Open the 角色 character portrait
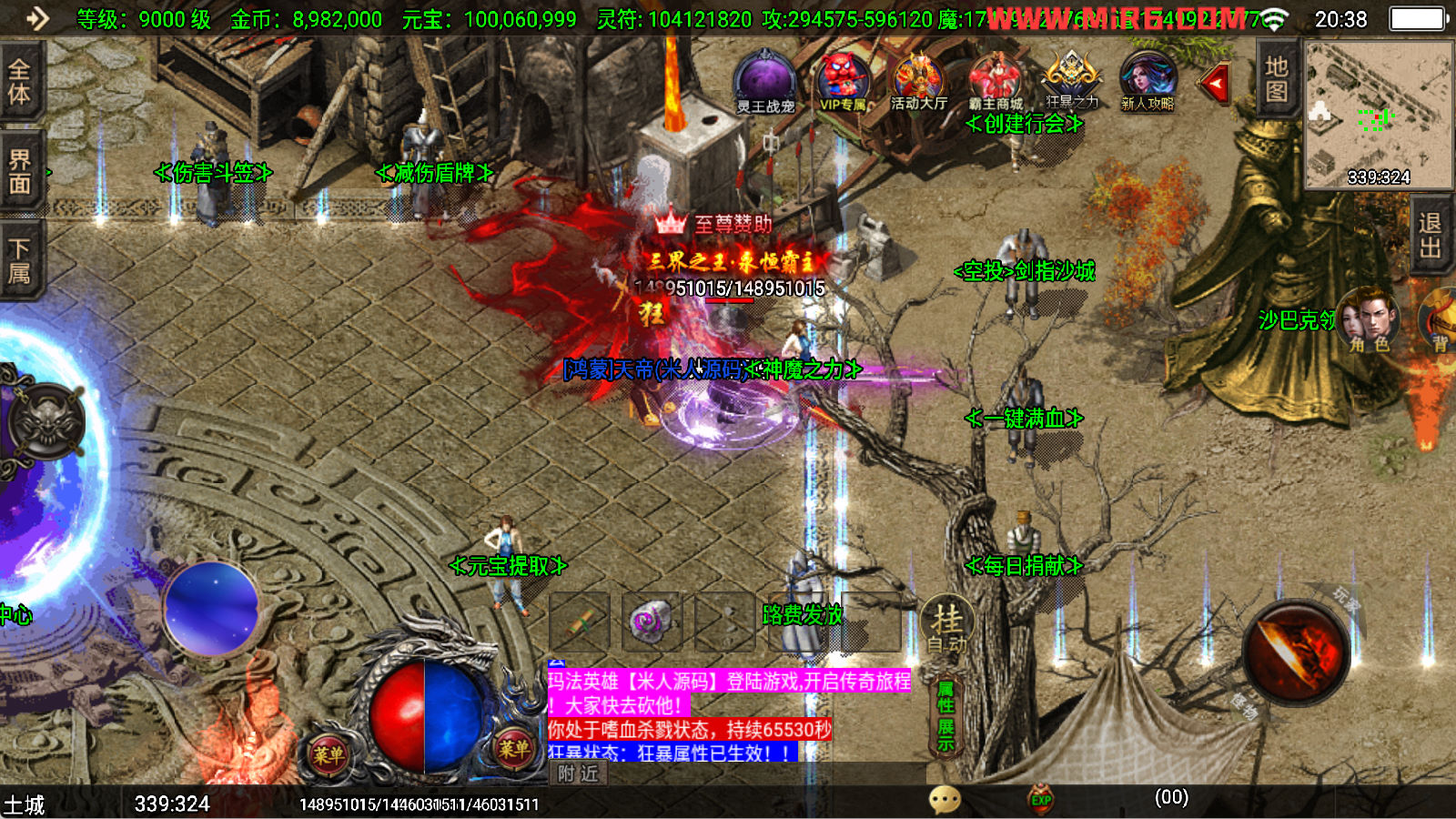 (x=1369, y=318)
